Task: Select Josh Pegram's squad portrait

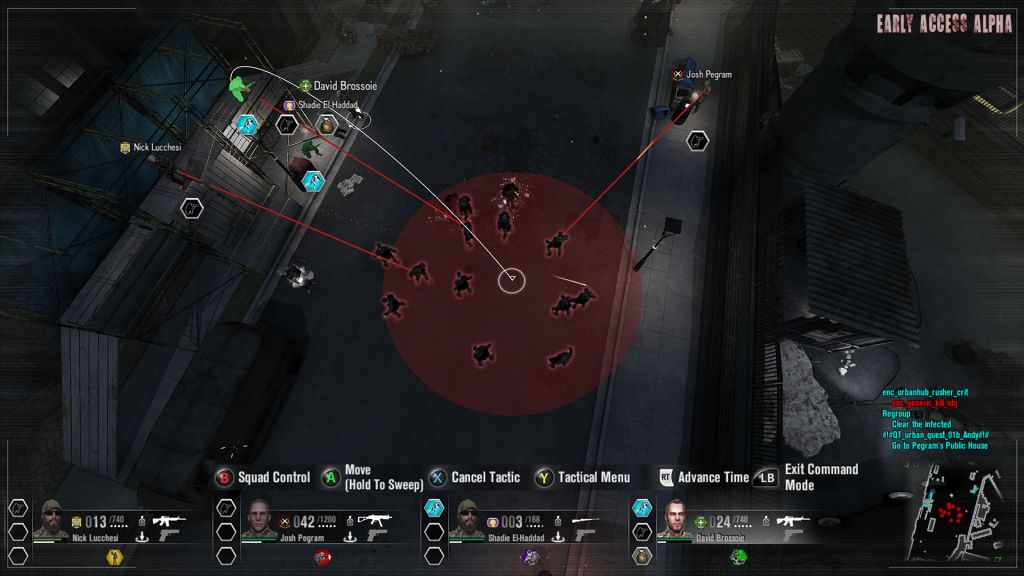Action: click(x=258, y=520)
